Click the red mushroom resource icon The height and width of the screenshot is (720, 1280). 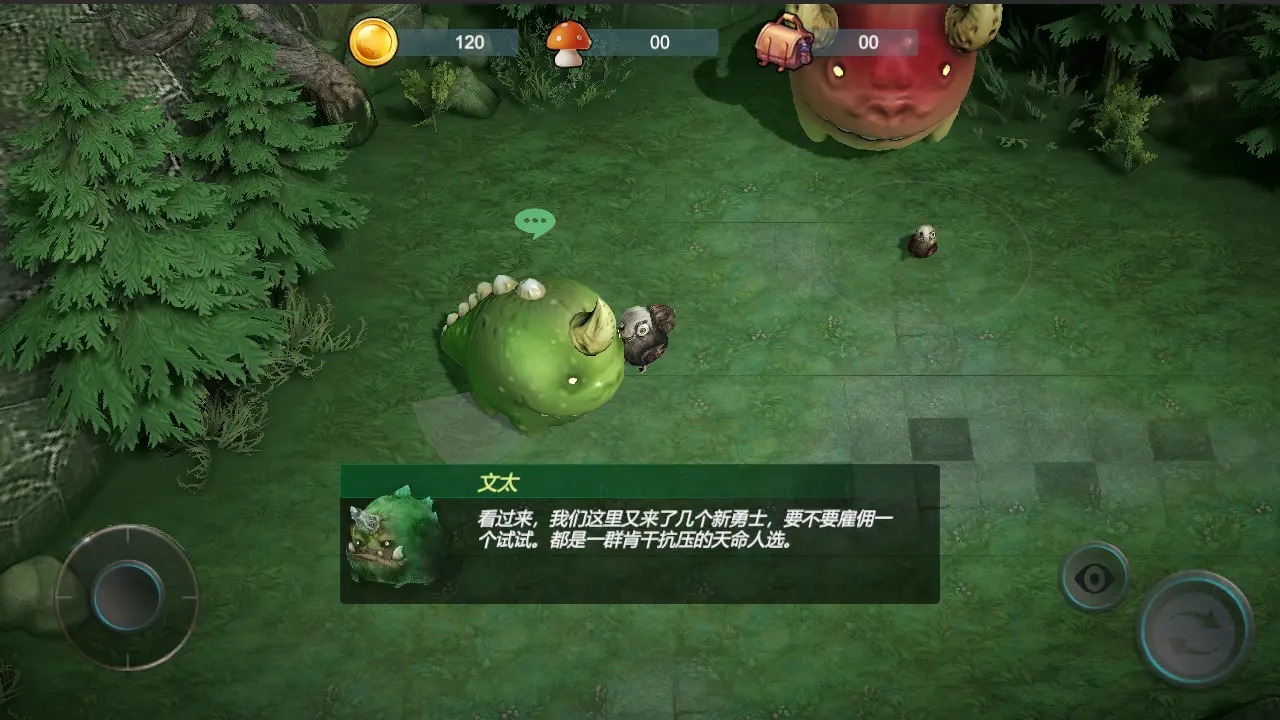pyautogui.click(x=570, y=42)
